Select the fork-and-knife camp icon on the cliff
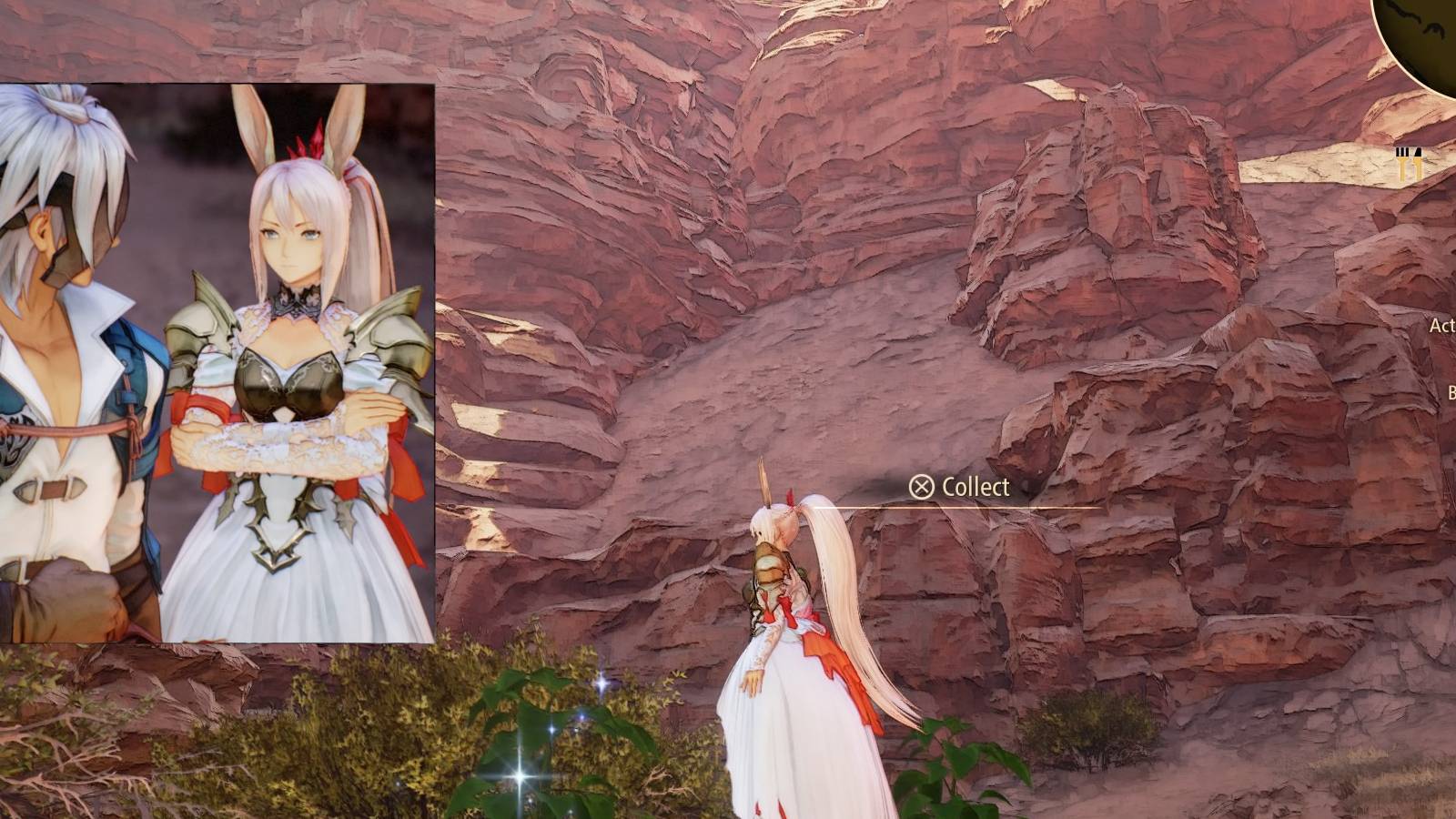The width and height of the screenshot is (1456, 819). 1410,161
